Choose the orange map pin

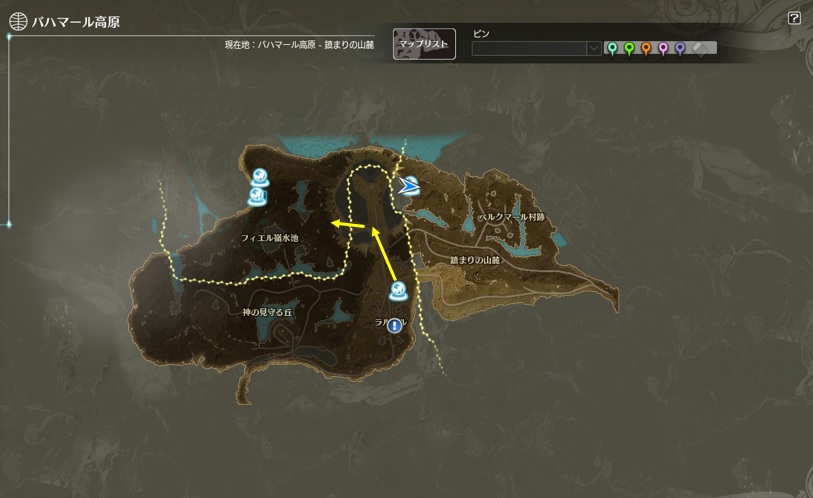pos(646,48)
